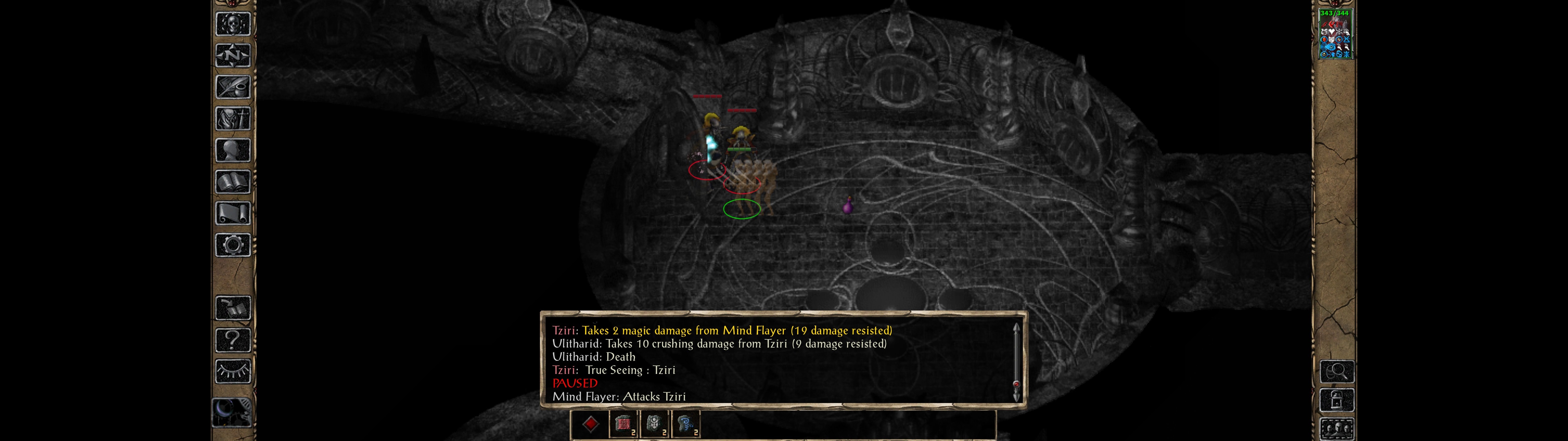1568x441 pixels.
Task: Select Tziri's character portrait
Action: click(x=1334, y=34)
